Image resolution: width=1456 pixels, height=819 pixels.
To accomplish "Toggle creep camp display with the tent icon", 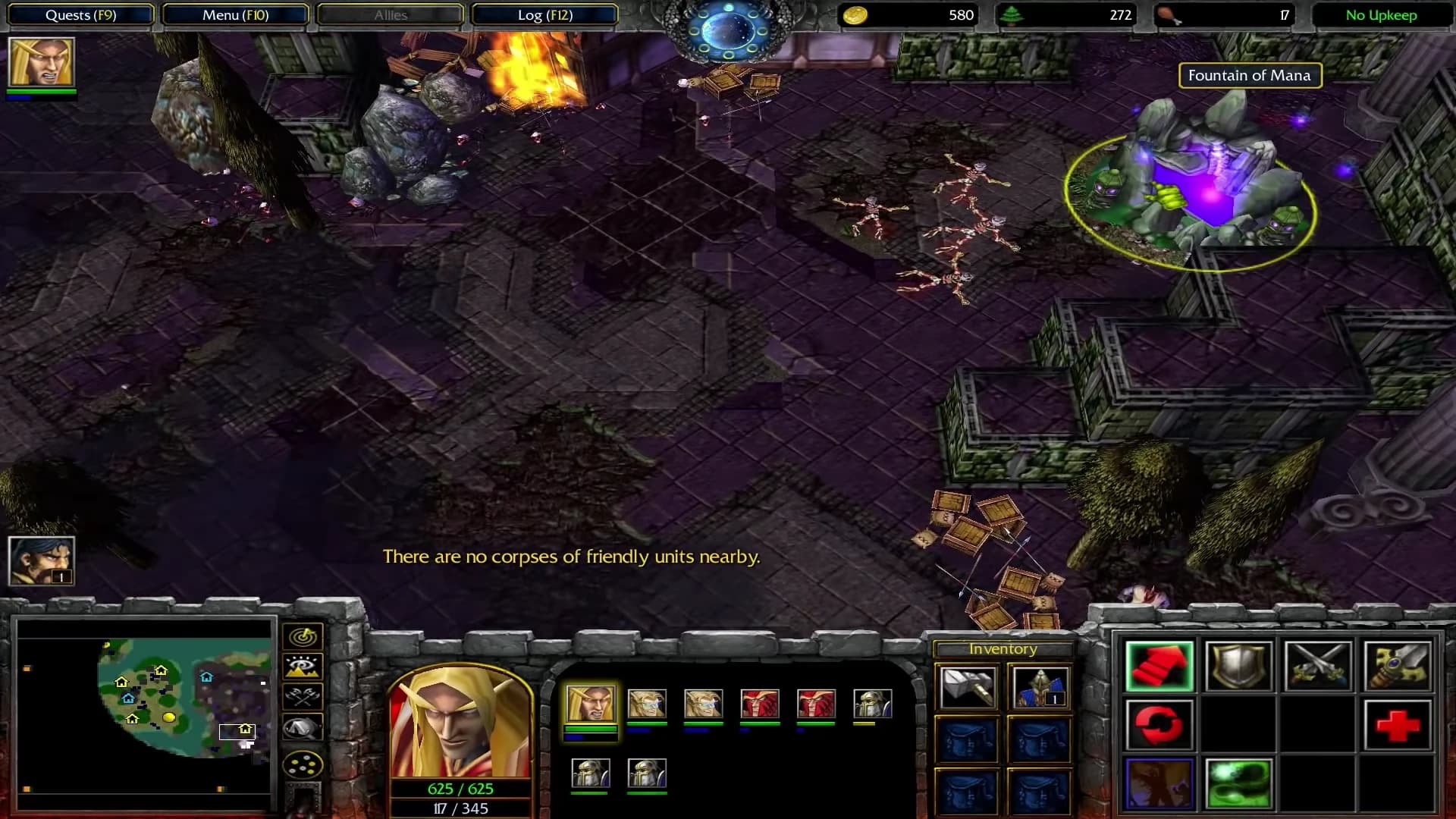I will tap(303, 724).
